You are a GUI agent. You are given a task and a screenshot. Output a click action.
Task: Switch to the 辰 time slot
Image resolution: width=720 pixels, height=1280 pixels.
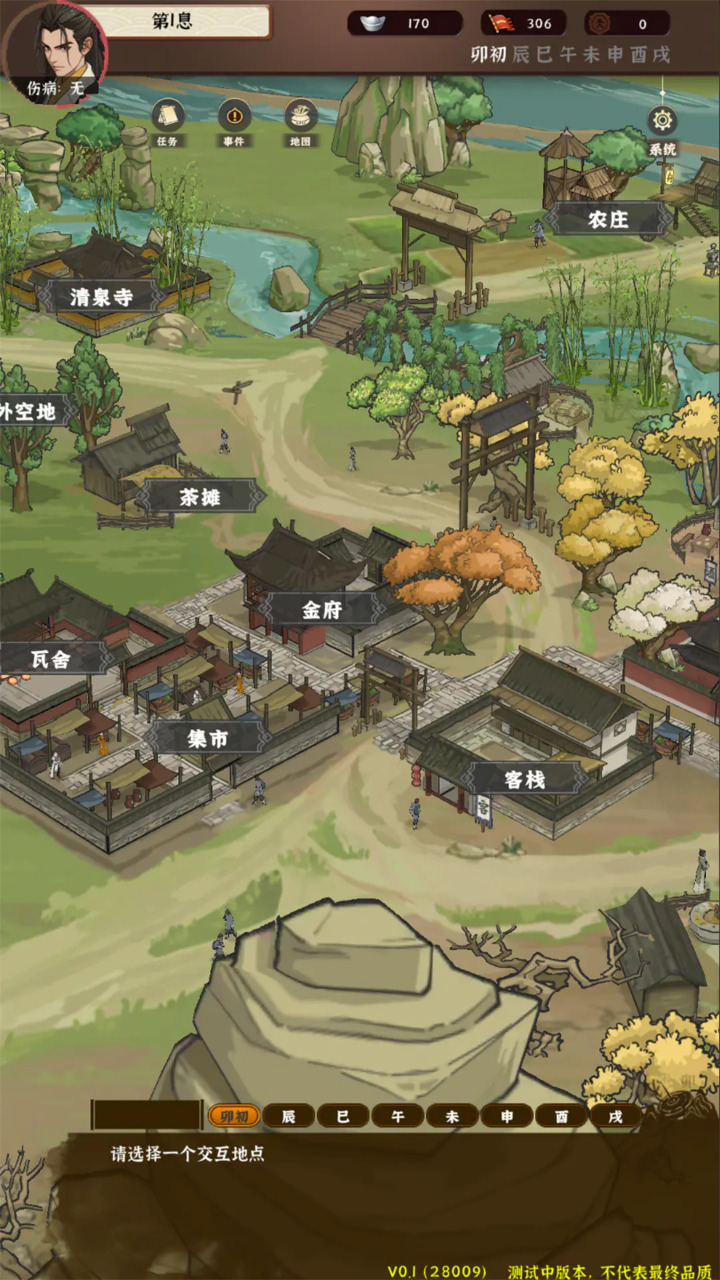pyautogui.click(x=289, y=1116)
